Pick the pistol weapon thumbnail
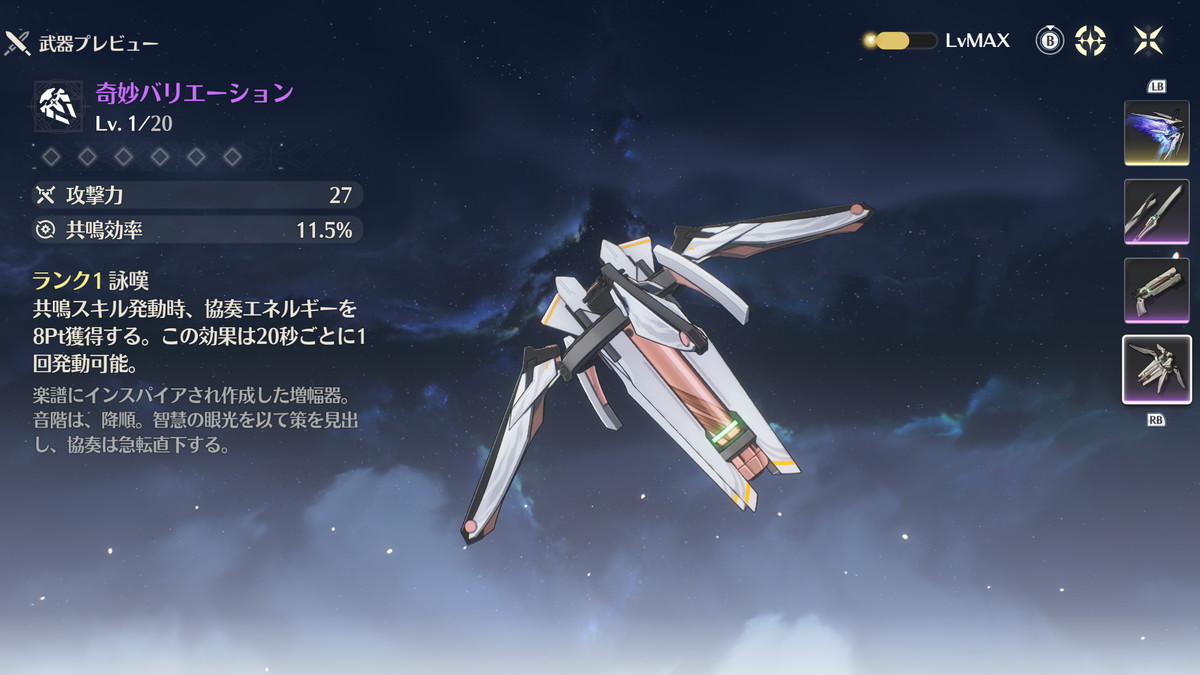Image resolution: width=1200 pixels, height=675 pixels. tap(1156, 290)
